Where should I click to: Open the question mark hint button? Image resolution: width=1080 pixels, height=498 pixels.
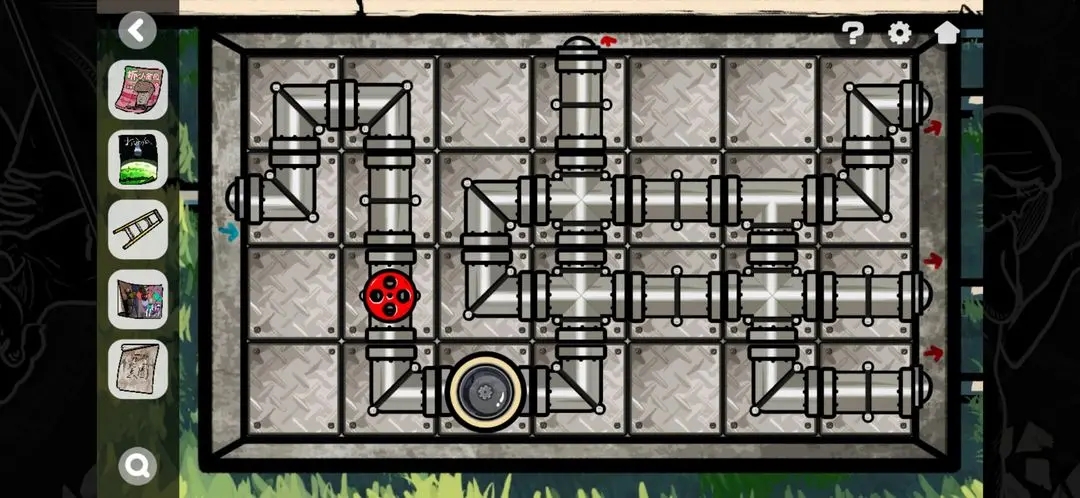852,33
